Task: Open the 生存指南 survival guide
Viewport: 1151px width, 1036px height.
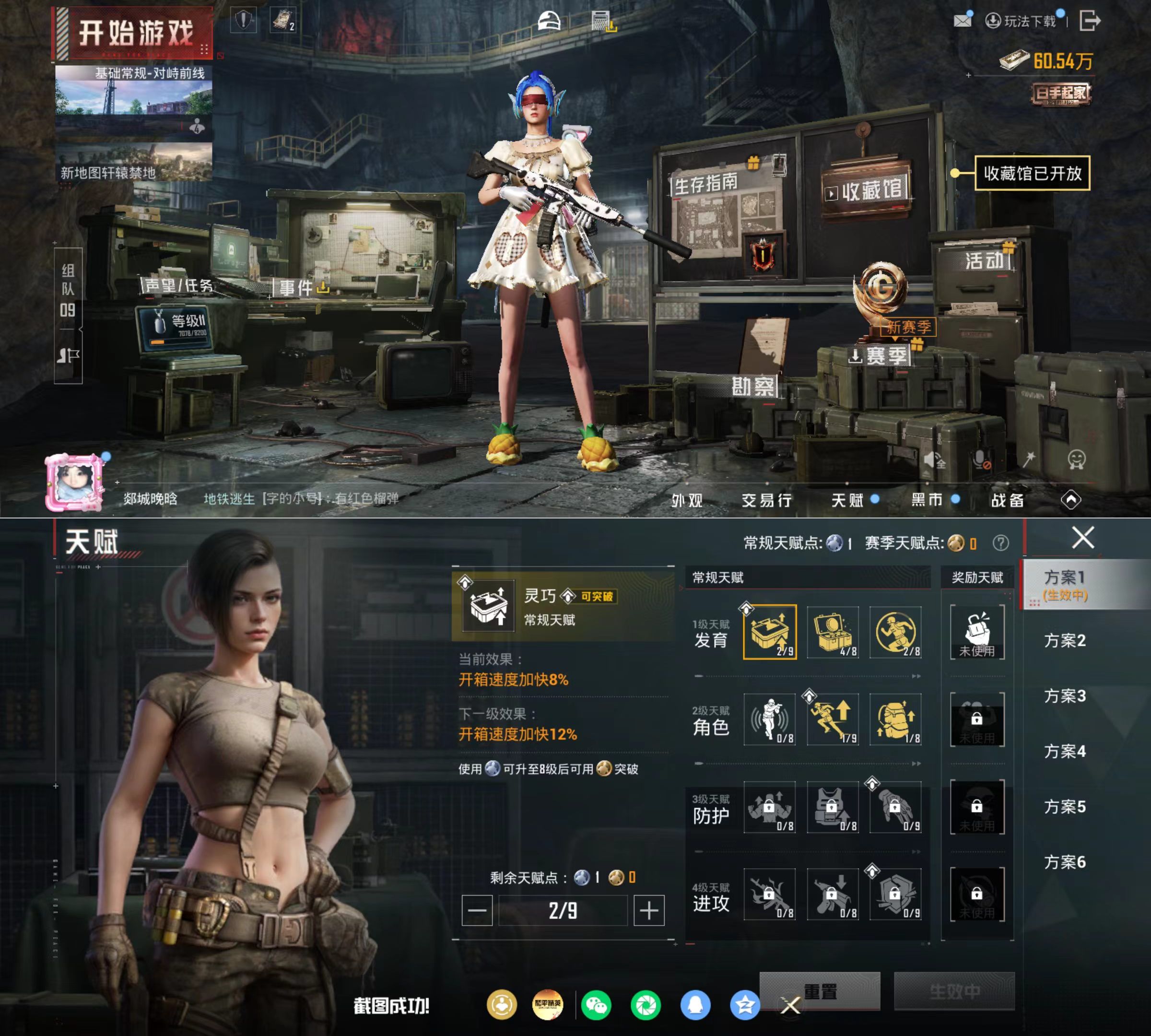Action: 706,184
